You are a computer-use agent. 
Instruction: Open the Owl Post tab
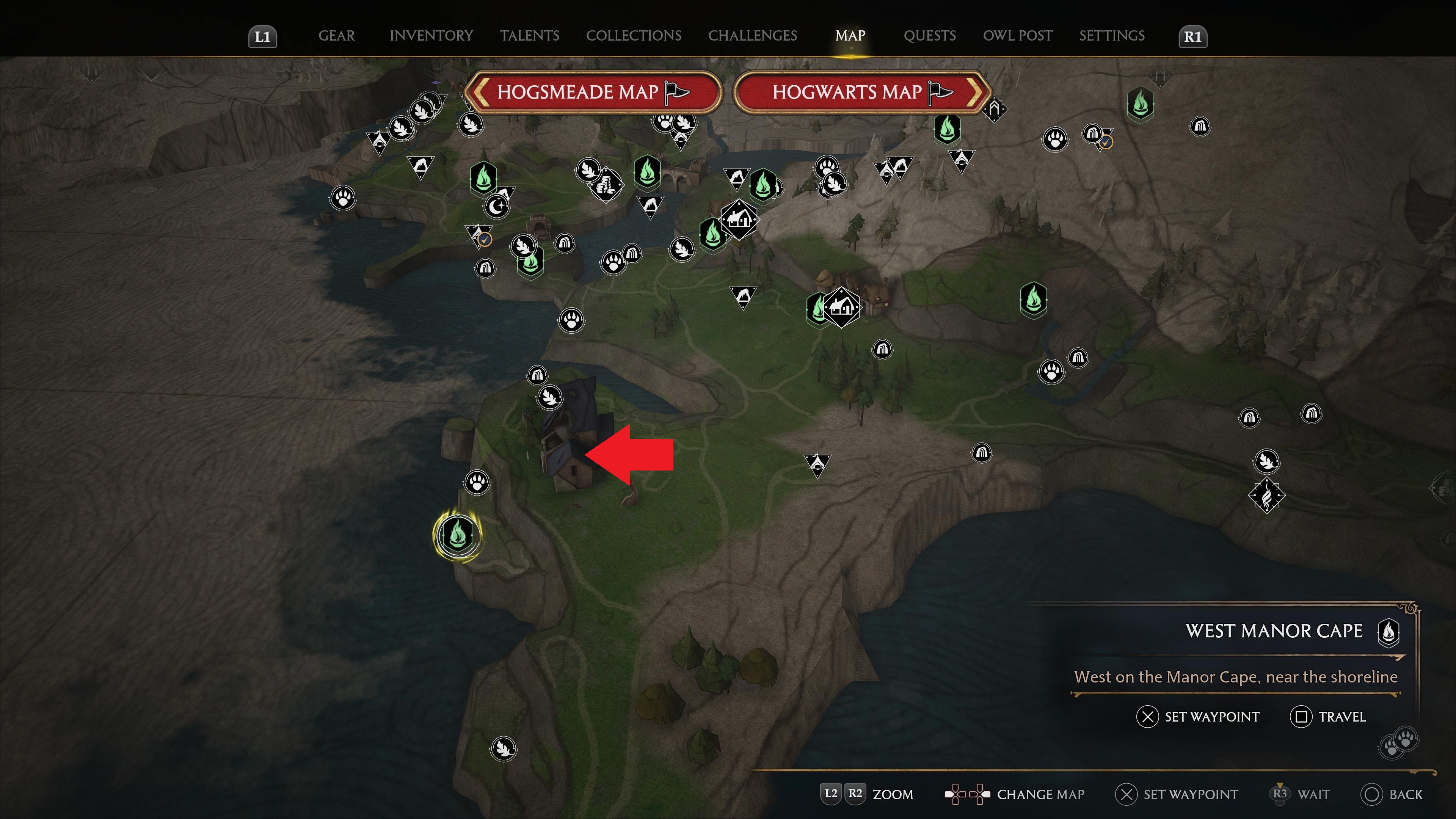point(1017,36)
